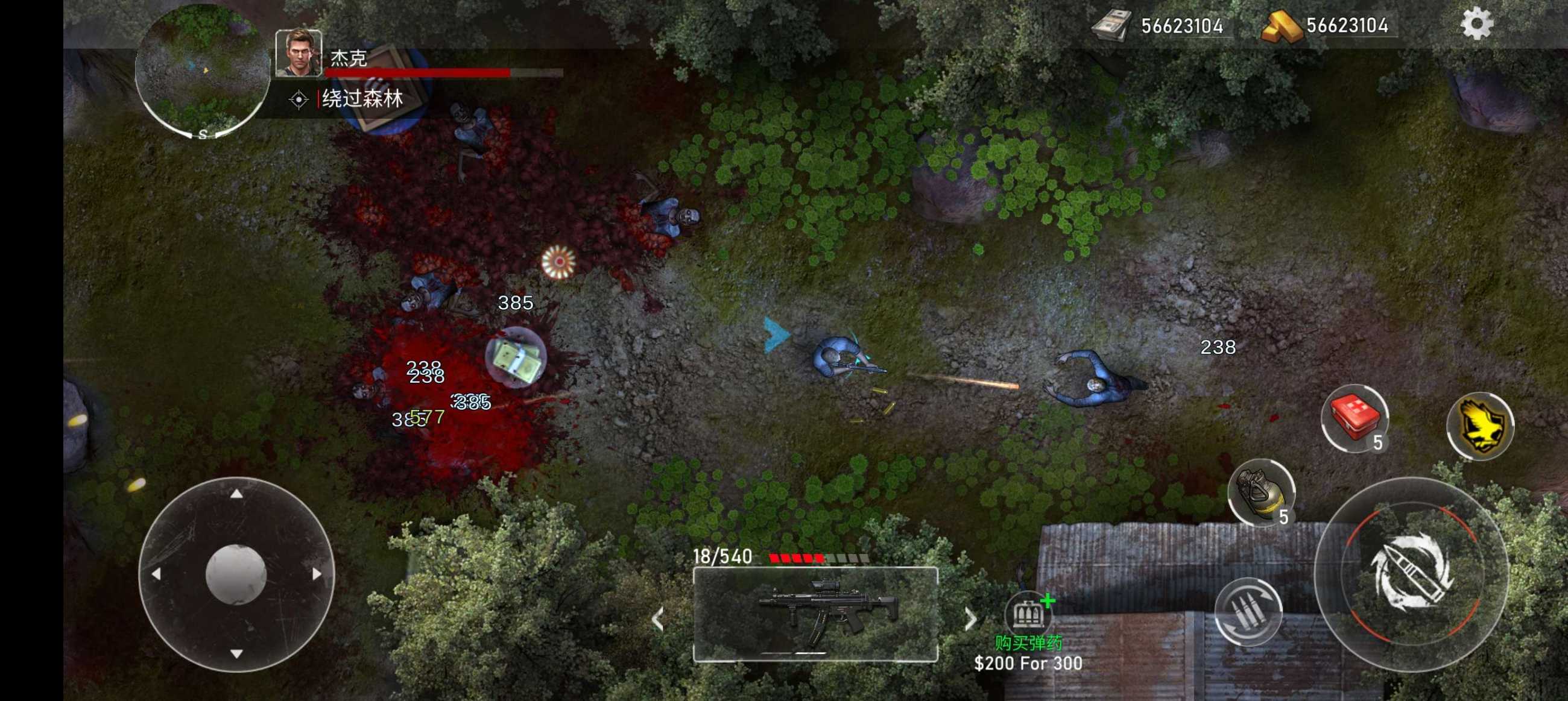The image size is (1568, 701).
Task: Click the circular minimap
Action: pos(202,71)
